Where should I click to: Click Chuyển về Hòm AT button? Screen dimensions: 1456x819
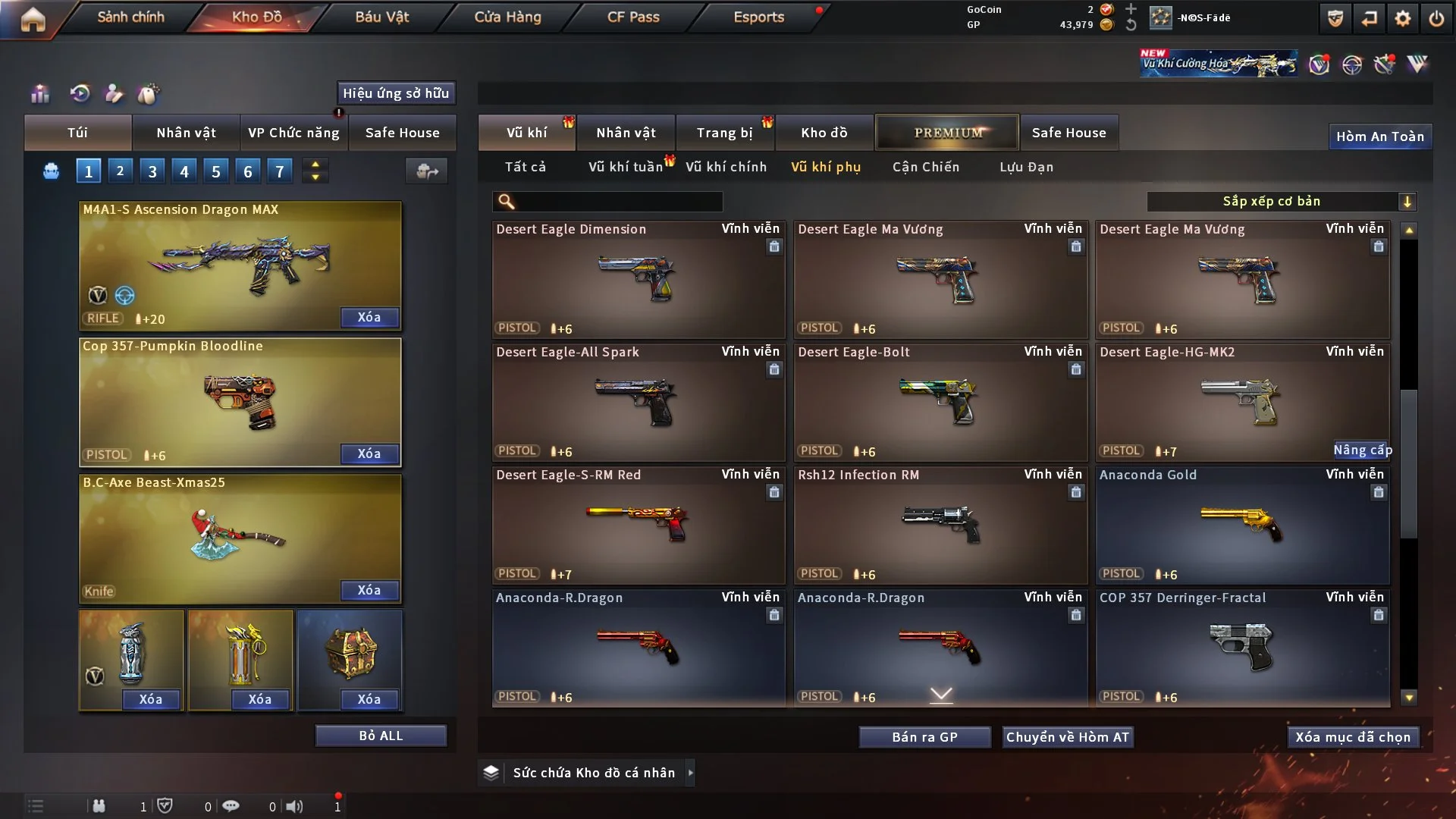[x=1068, y=737]
